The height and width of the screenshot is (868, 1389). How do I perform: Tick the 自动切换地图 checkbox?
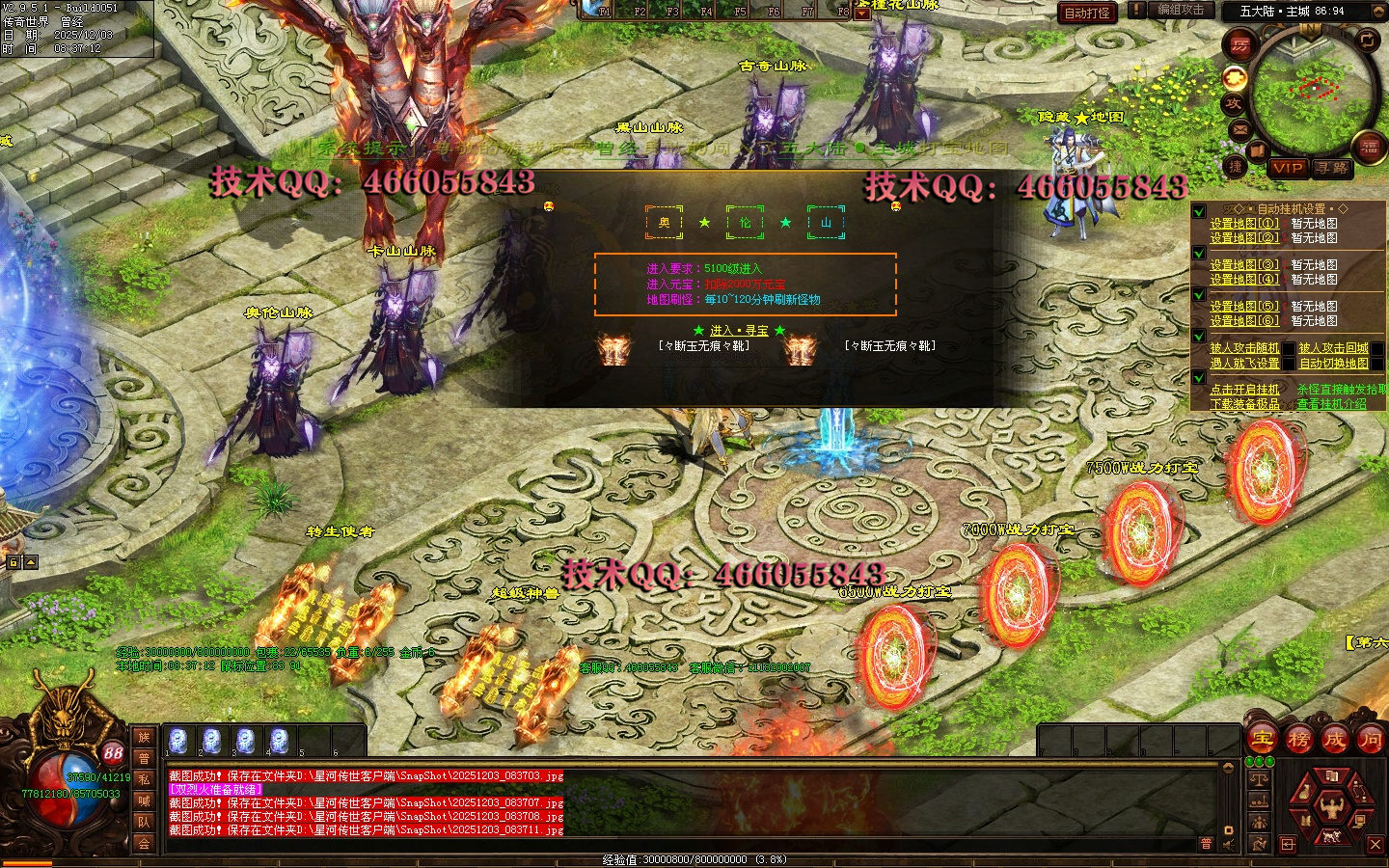(1377, 364)
